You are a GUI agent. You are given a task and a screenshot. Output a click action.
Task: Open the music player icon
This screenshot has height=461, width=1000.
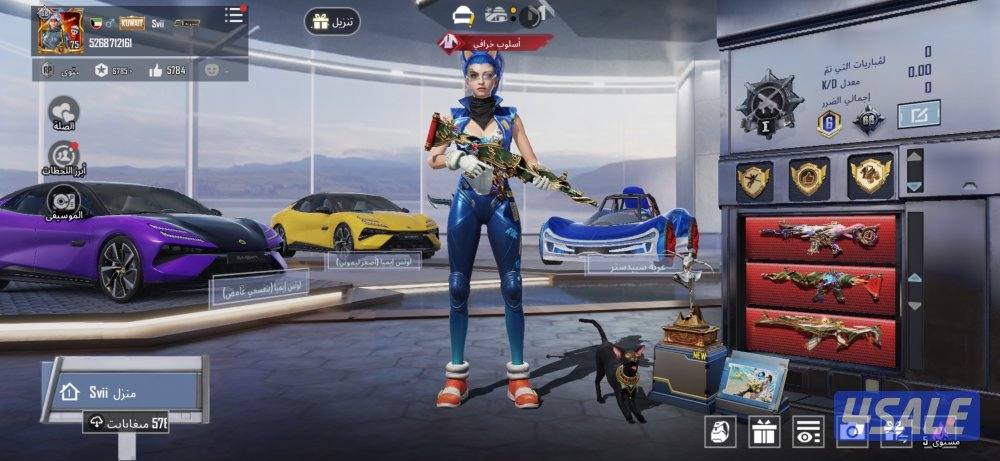pos(64,199)
